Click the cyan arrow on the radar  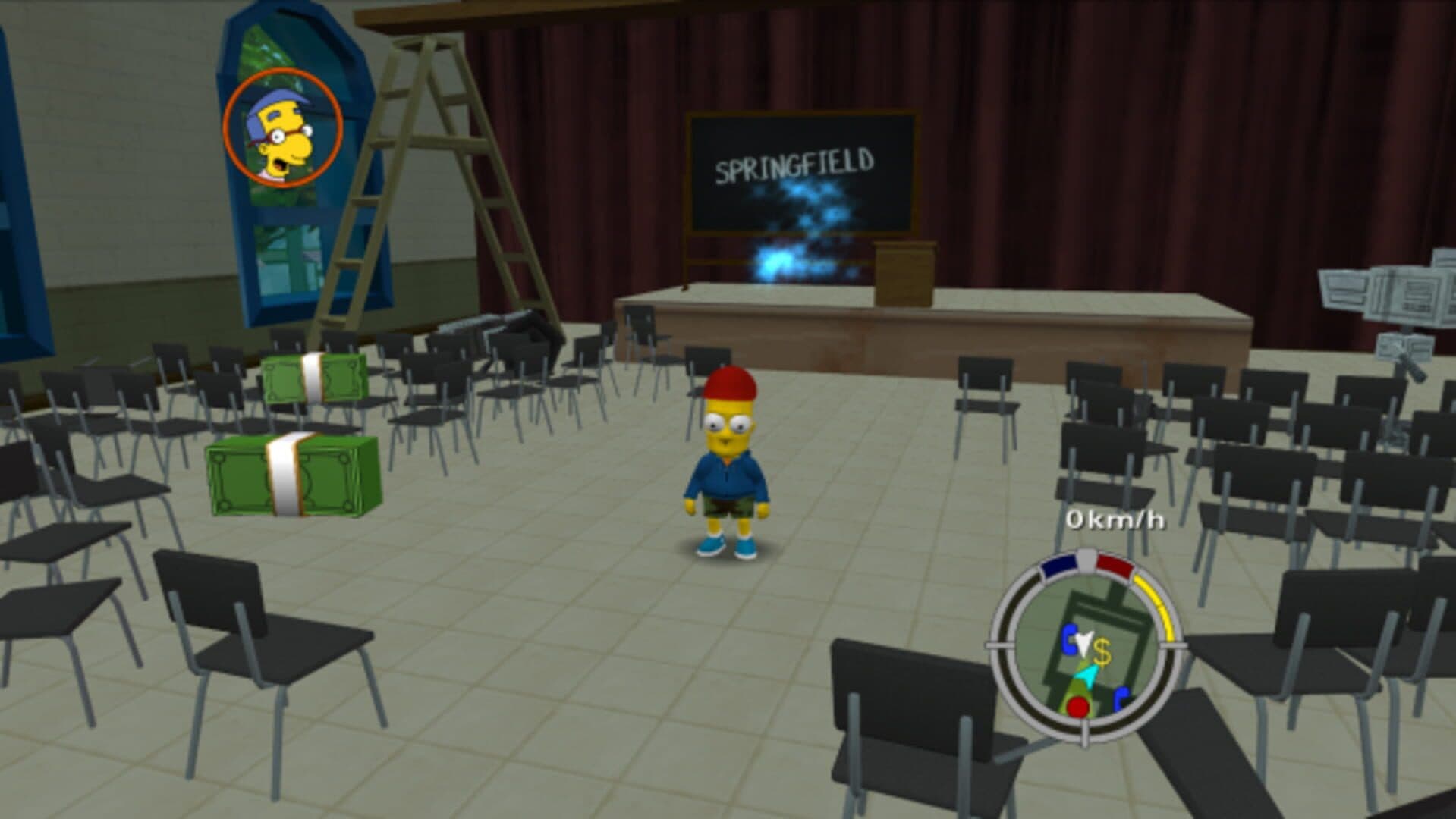coord(1086,676)
